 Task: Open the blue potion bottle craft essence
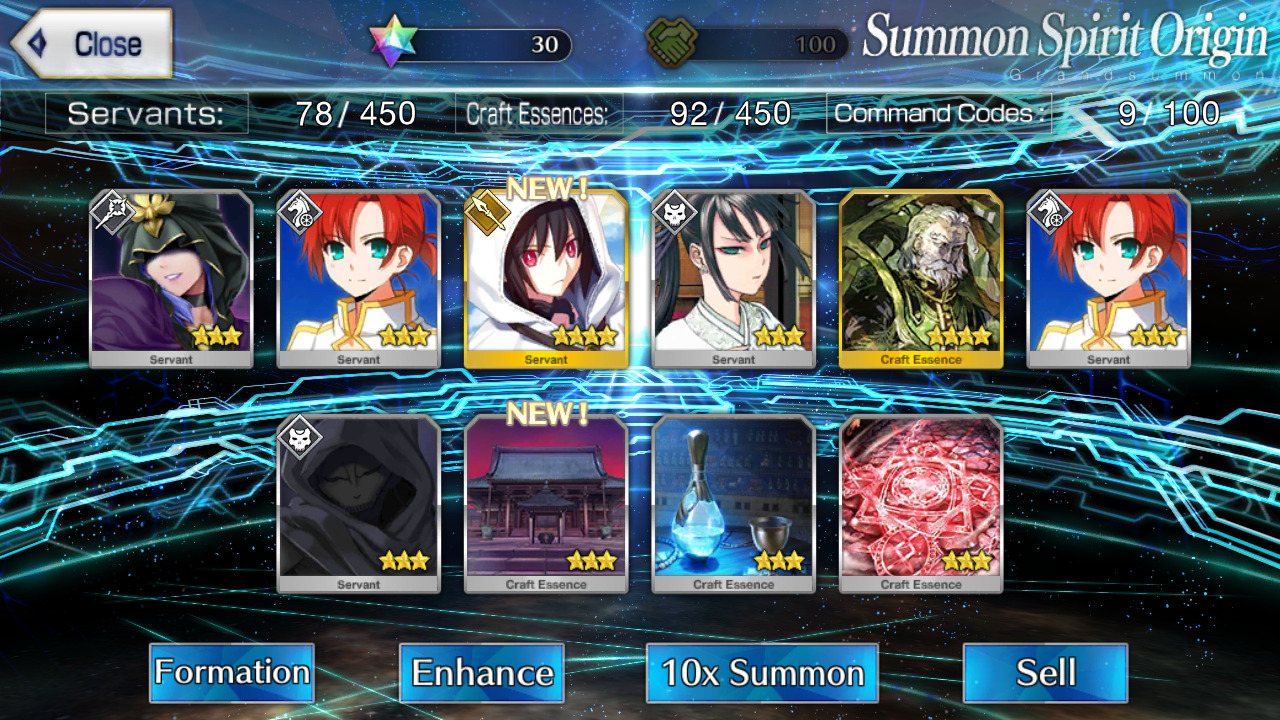(x=733, y=503)
